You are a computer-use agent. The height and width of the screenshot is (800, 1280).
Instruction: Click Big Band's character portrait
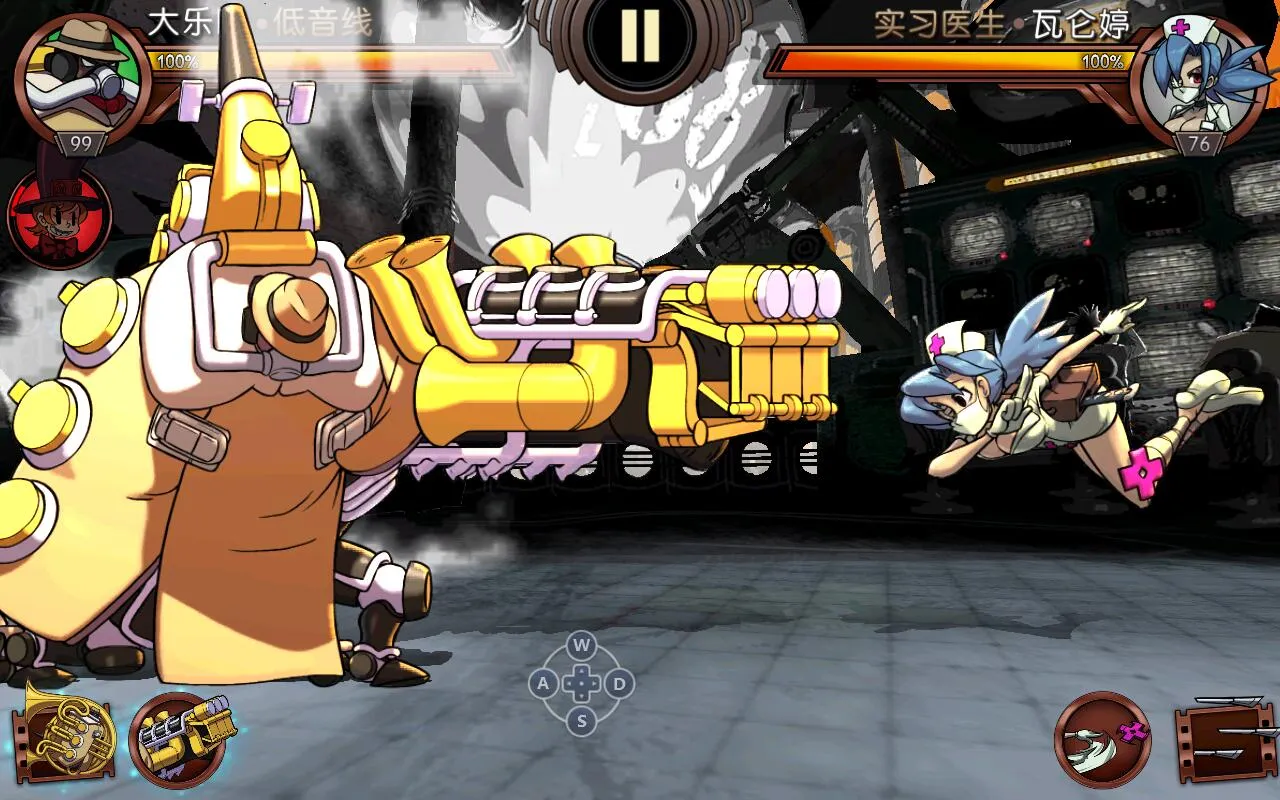coord(82,80)
